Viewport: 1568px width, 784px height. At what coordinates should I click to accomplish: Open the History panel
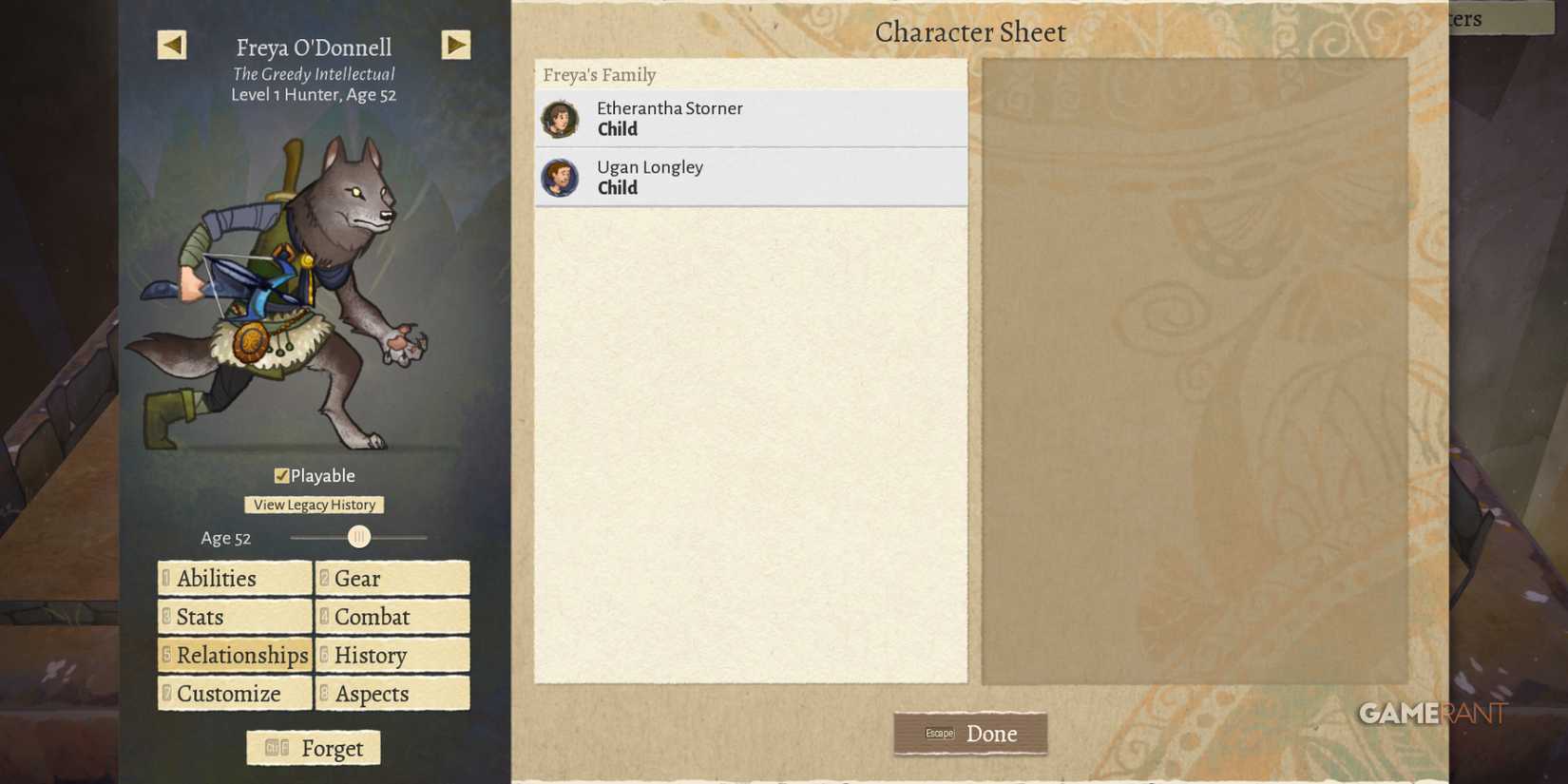pyautogui.click(x=392, y=655)
